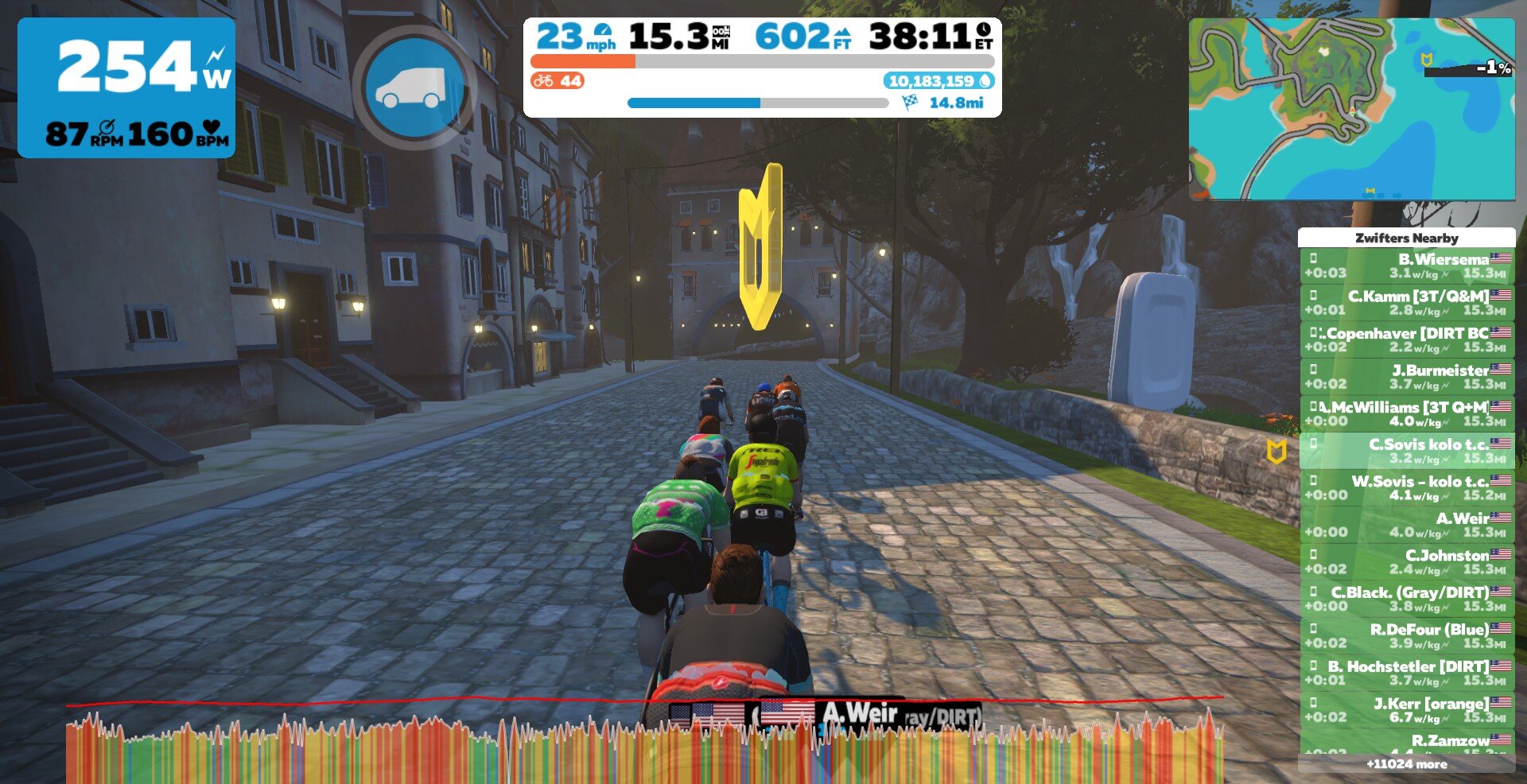Choose J.Burmeister from the nearby list
The width and height of the screenshot is (1527, 784).
1407,377
